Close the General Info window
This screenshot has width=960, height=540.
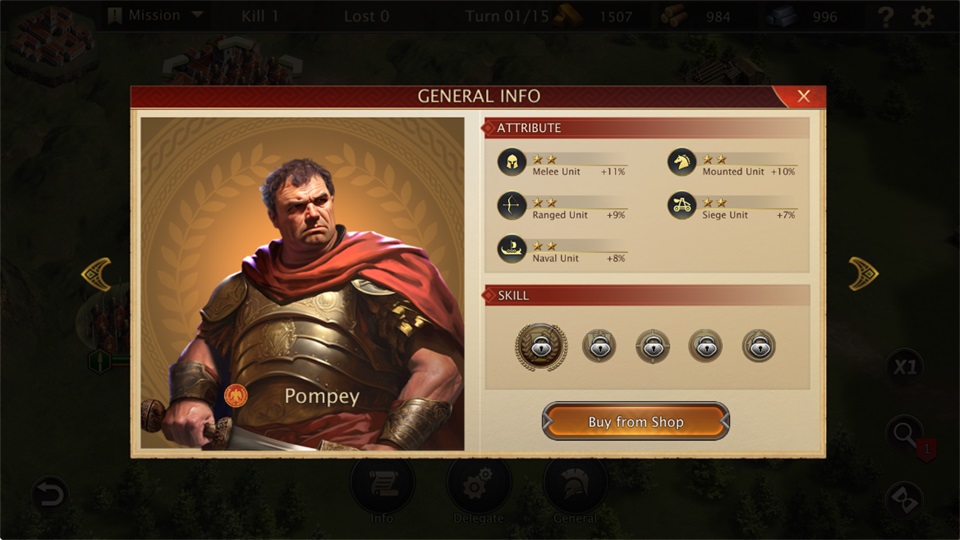pos(803,96)
